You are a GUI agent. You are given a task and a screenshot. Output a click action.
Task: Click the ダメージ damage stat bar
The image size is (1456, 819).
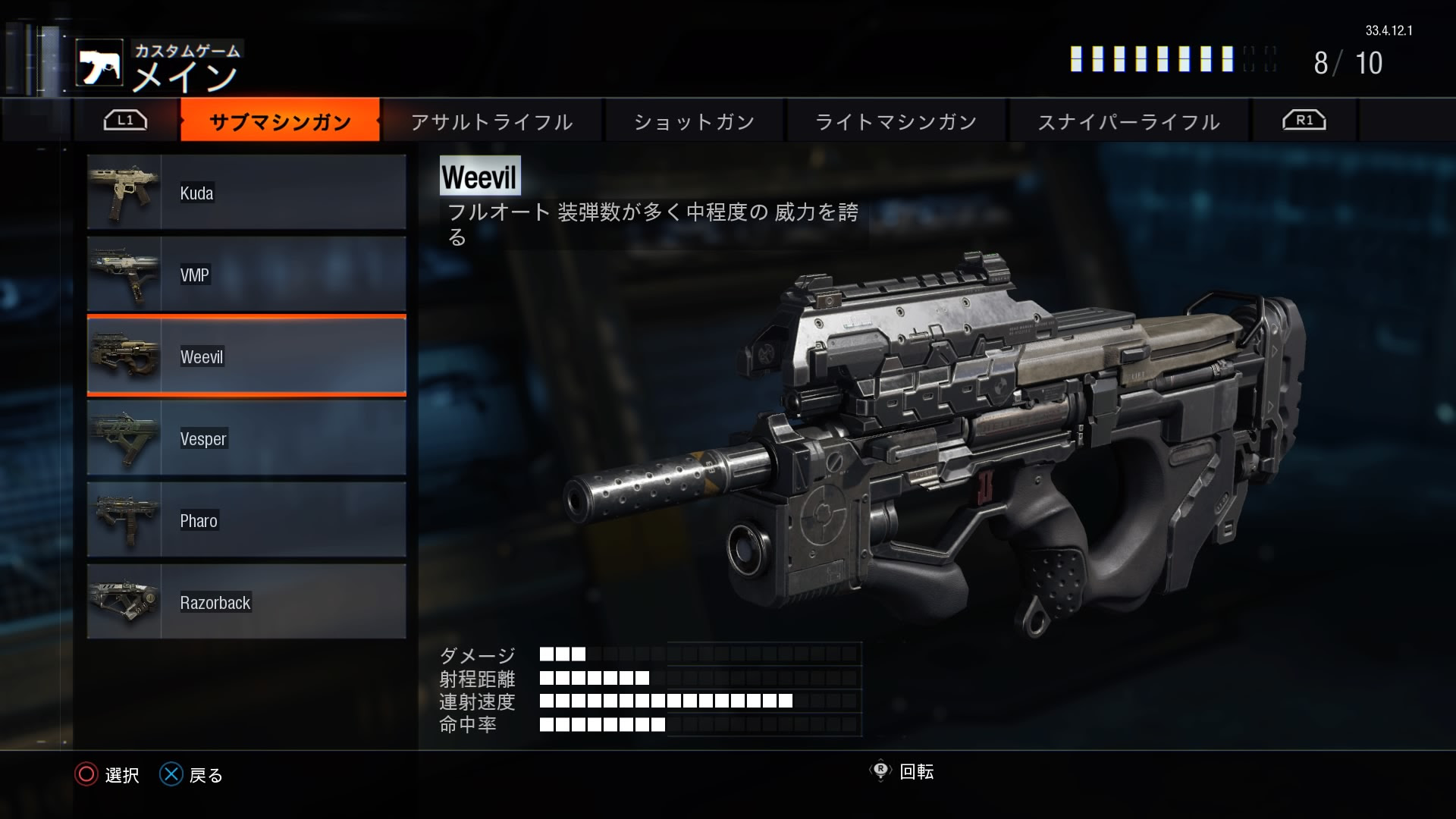coord(607,654)
